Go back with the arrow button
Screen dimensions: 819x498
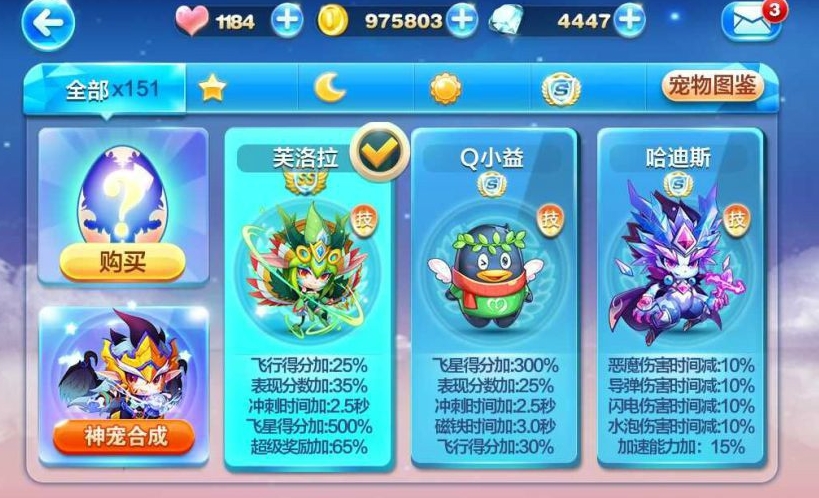(48, 24)
